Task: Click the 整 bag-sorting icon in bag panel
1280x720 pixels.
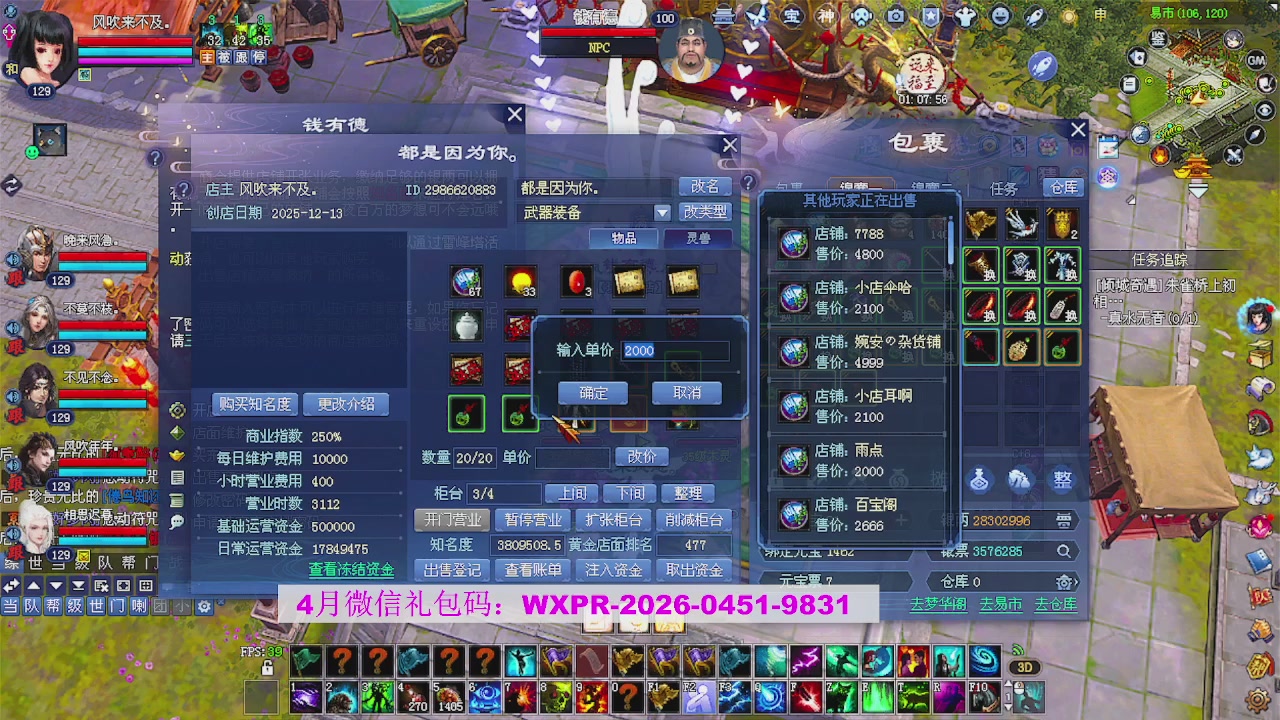Action: coord(1061,480)
